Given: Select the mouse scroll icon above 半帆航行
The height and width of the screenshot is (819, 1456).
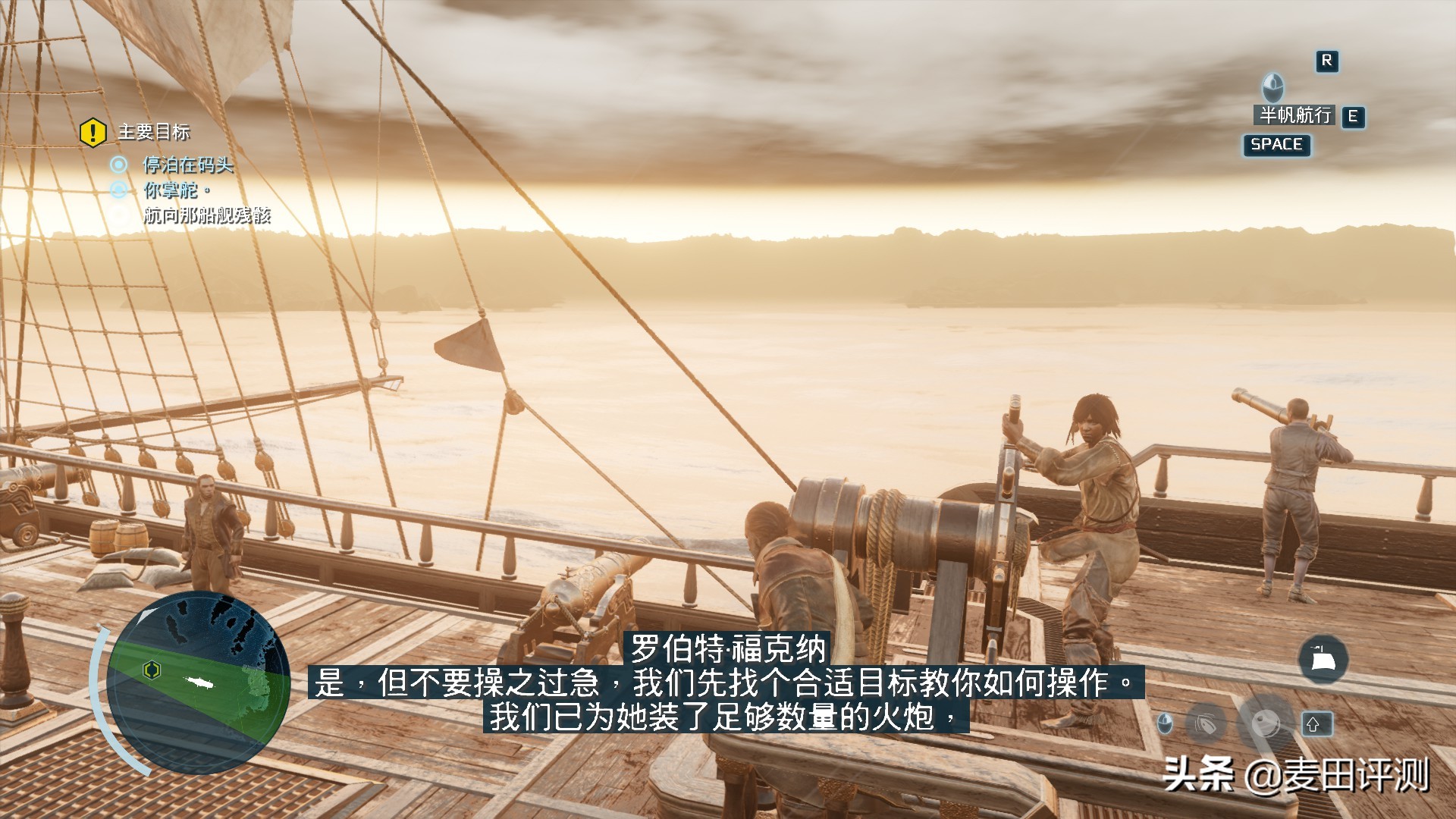Looking at the screenshot, I should click(x=1272, y=89).
